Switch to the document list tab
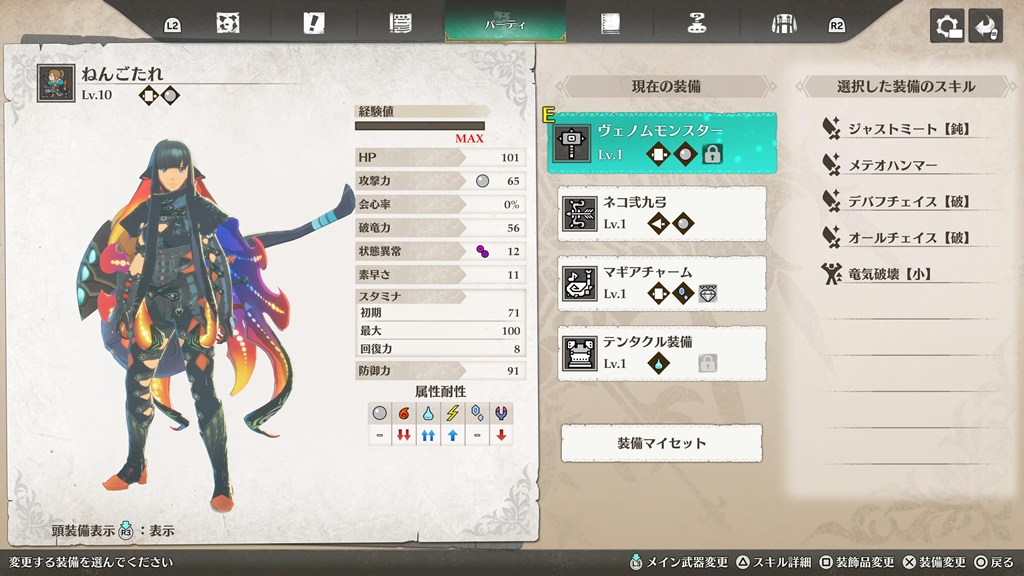This screenshot has height=576, width=1024. (402, 24)
